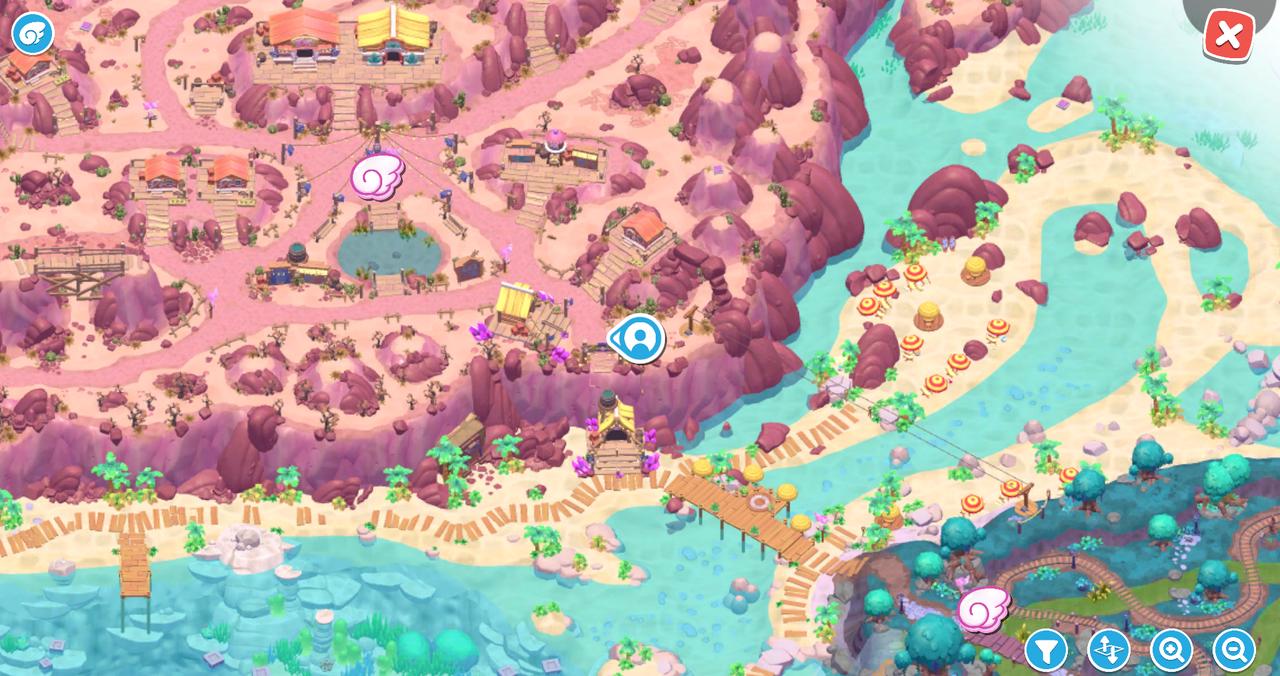Open the map filter funnel button
1280x676 pixels.
coord(1046,650)
